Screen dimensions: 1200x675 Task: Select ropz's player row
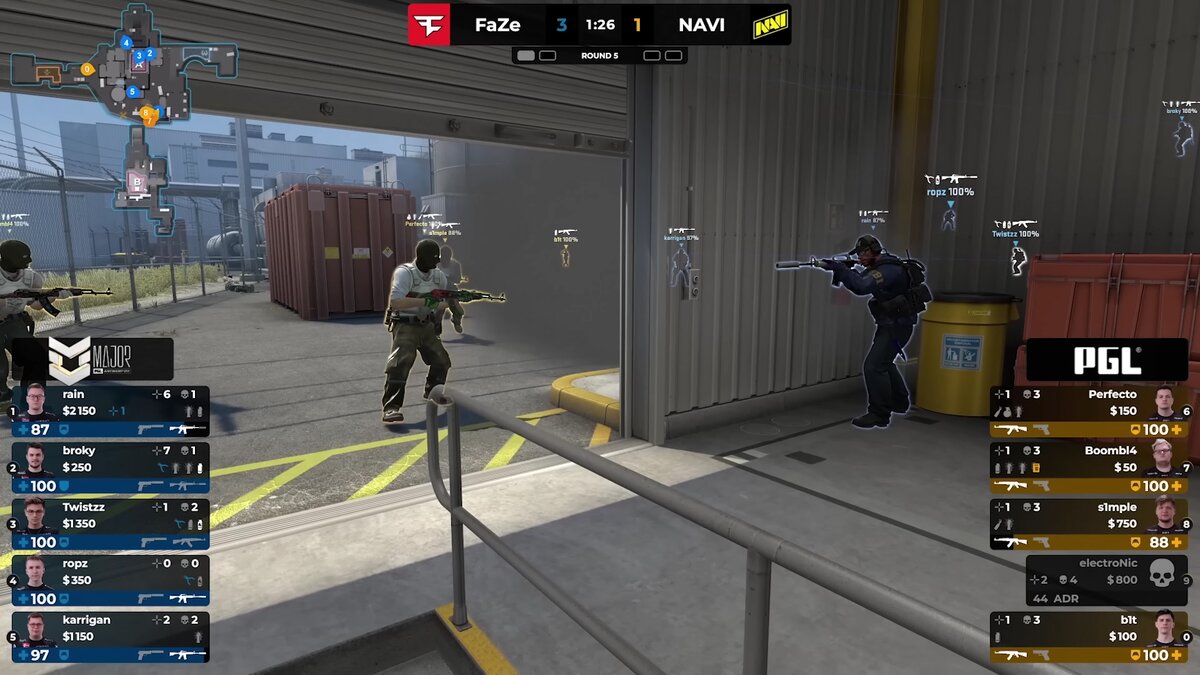click(x=110, y=580)
